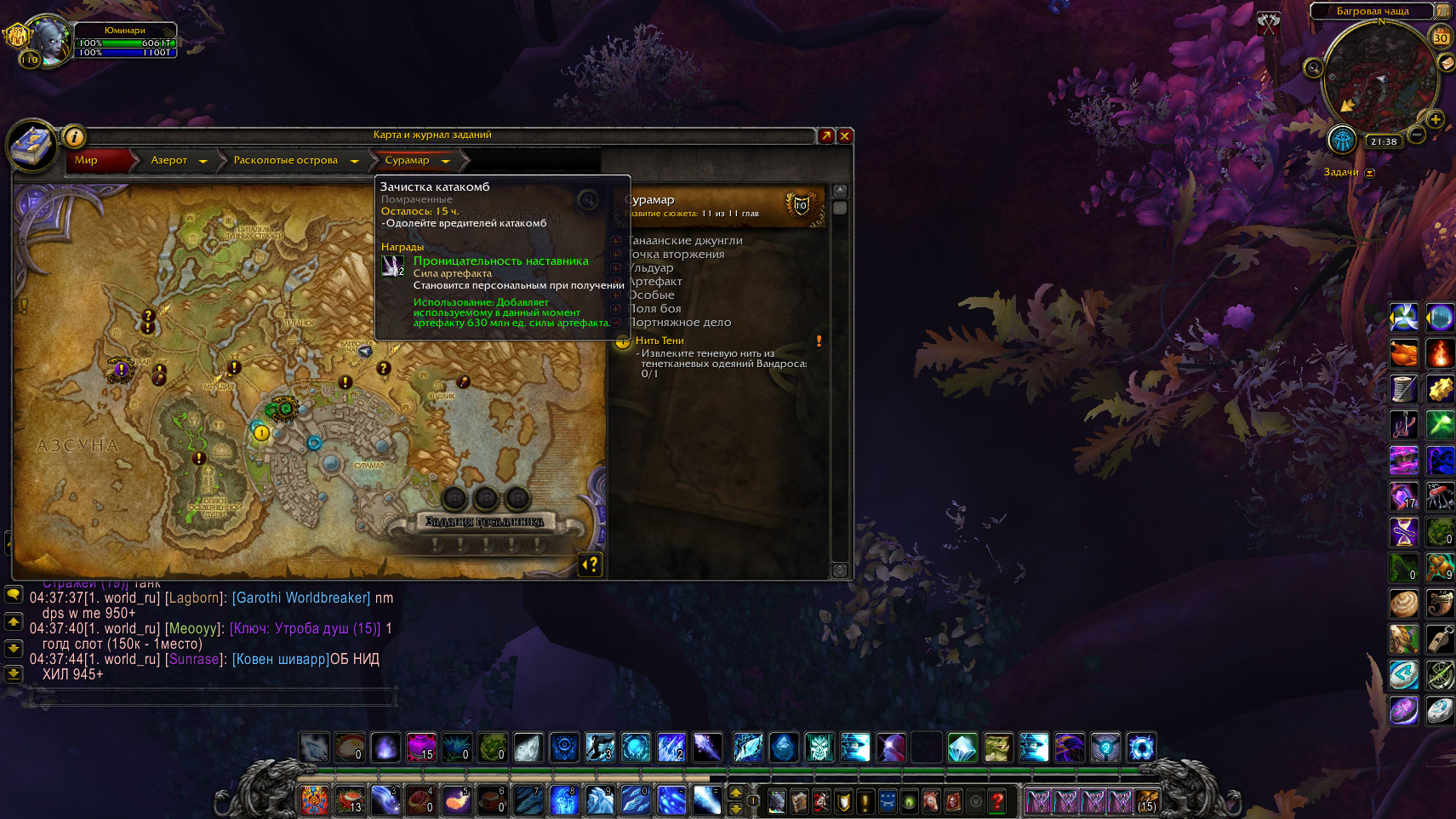Click the minimap zoom-in plus button
This screenshot has height=819, width=1456.
click(1436, 119)
